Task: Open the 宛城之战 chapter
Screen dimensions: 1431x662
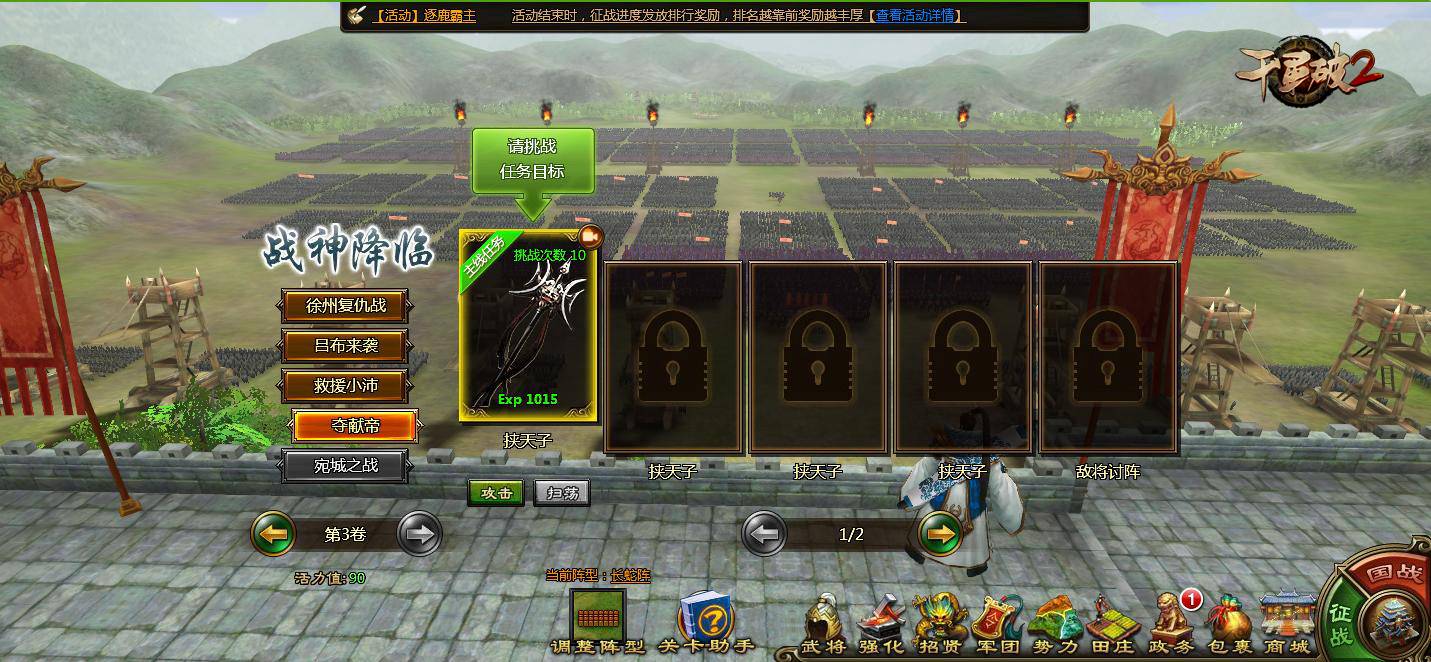Action: [345, 465]
